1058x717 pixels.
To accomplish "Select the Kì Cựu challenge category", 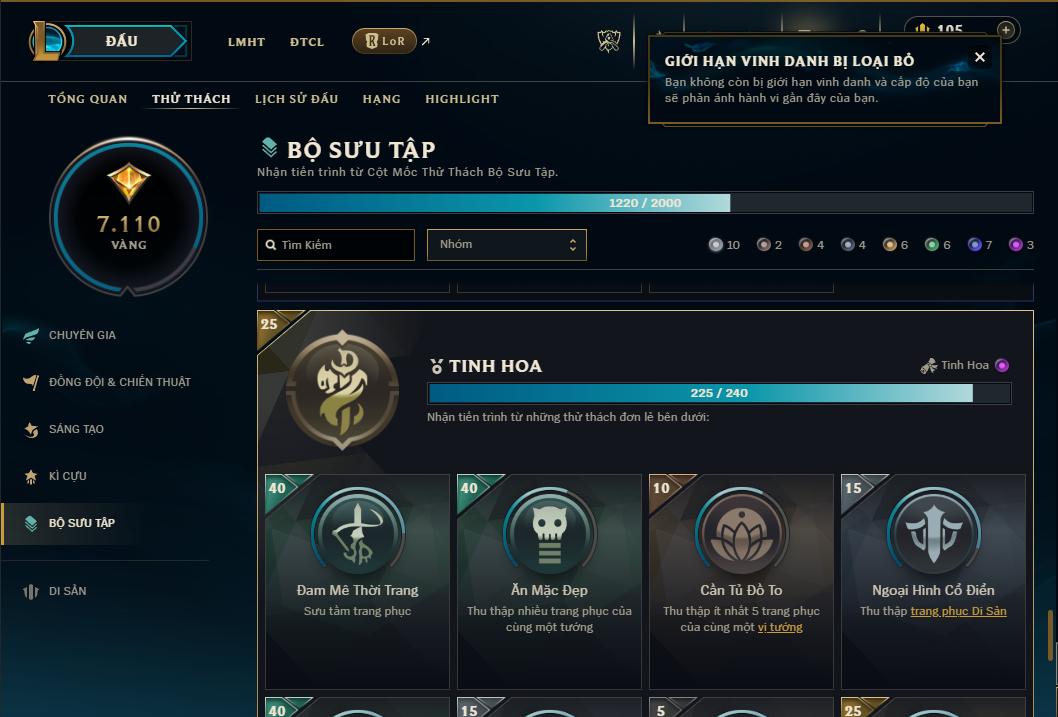I will (67, 476).
